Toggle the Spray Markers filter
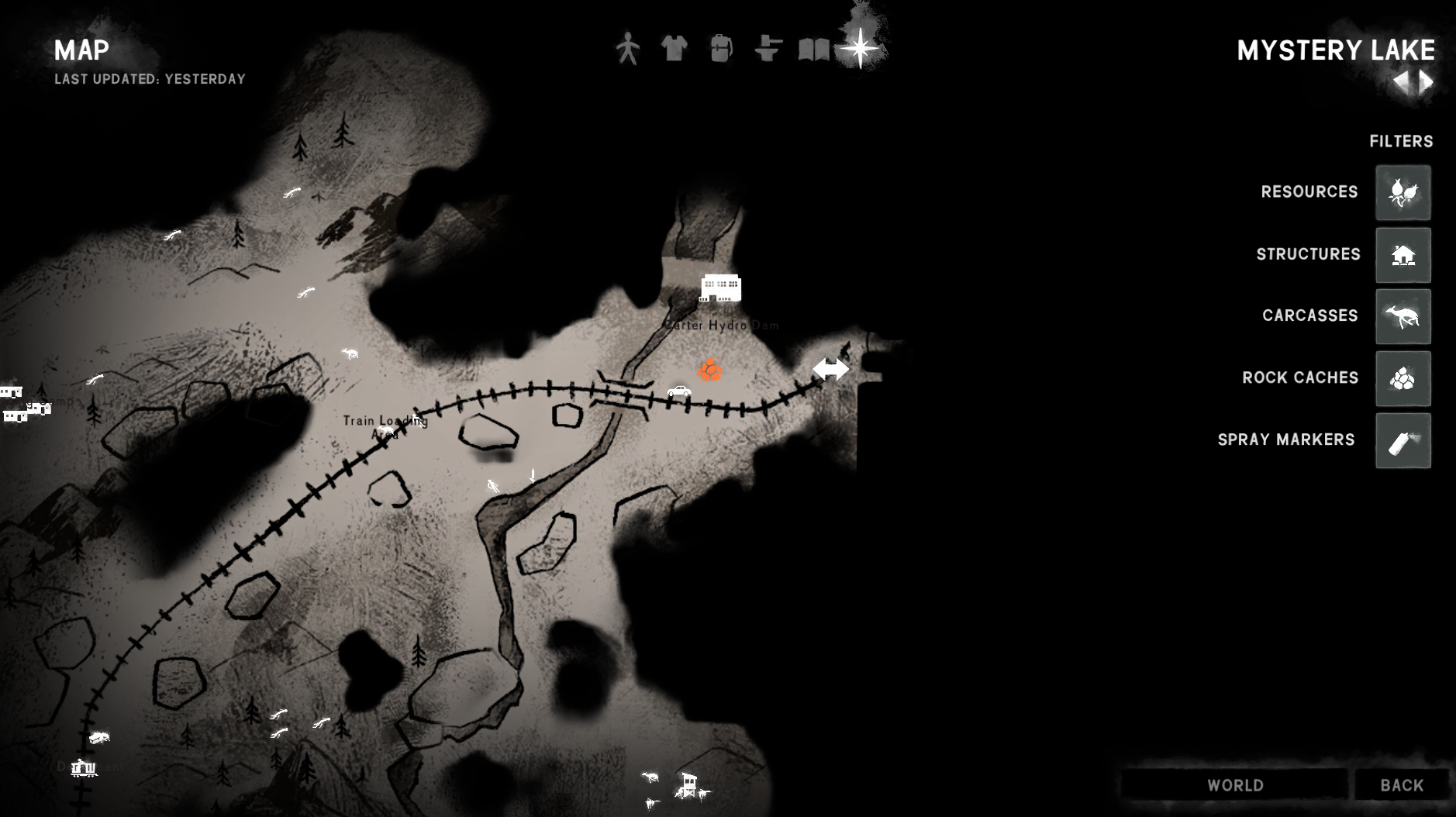The height and width of the screenshot is (817, 1456). (x=1403, y=440)
